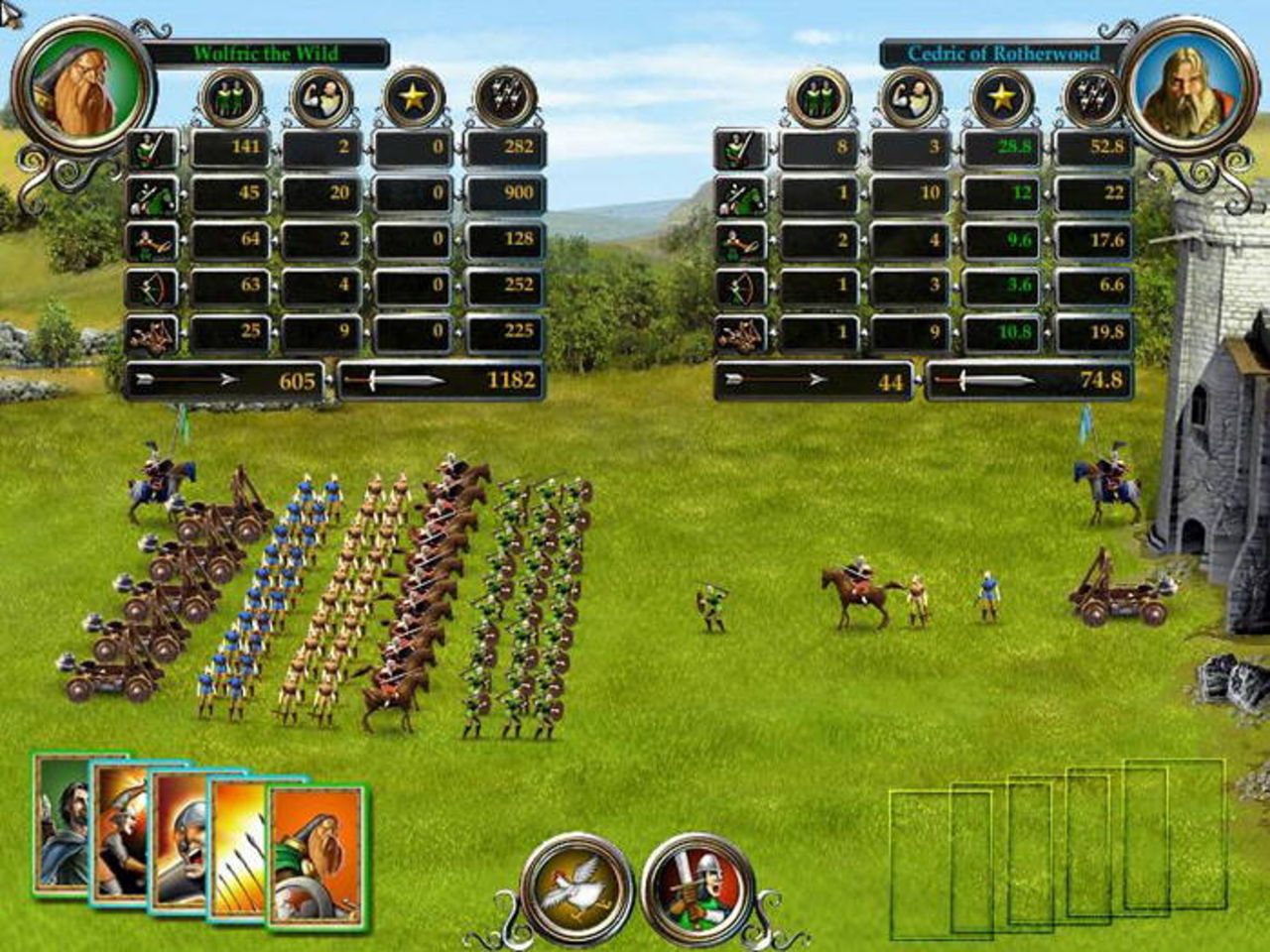Click Wolfric's total power swords icon

point(505,97)
